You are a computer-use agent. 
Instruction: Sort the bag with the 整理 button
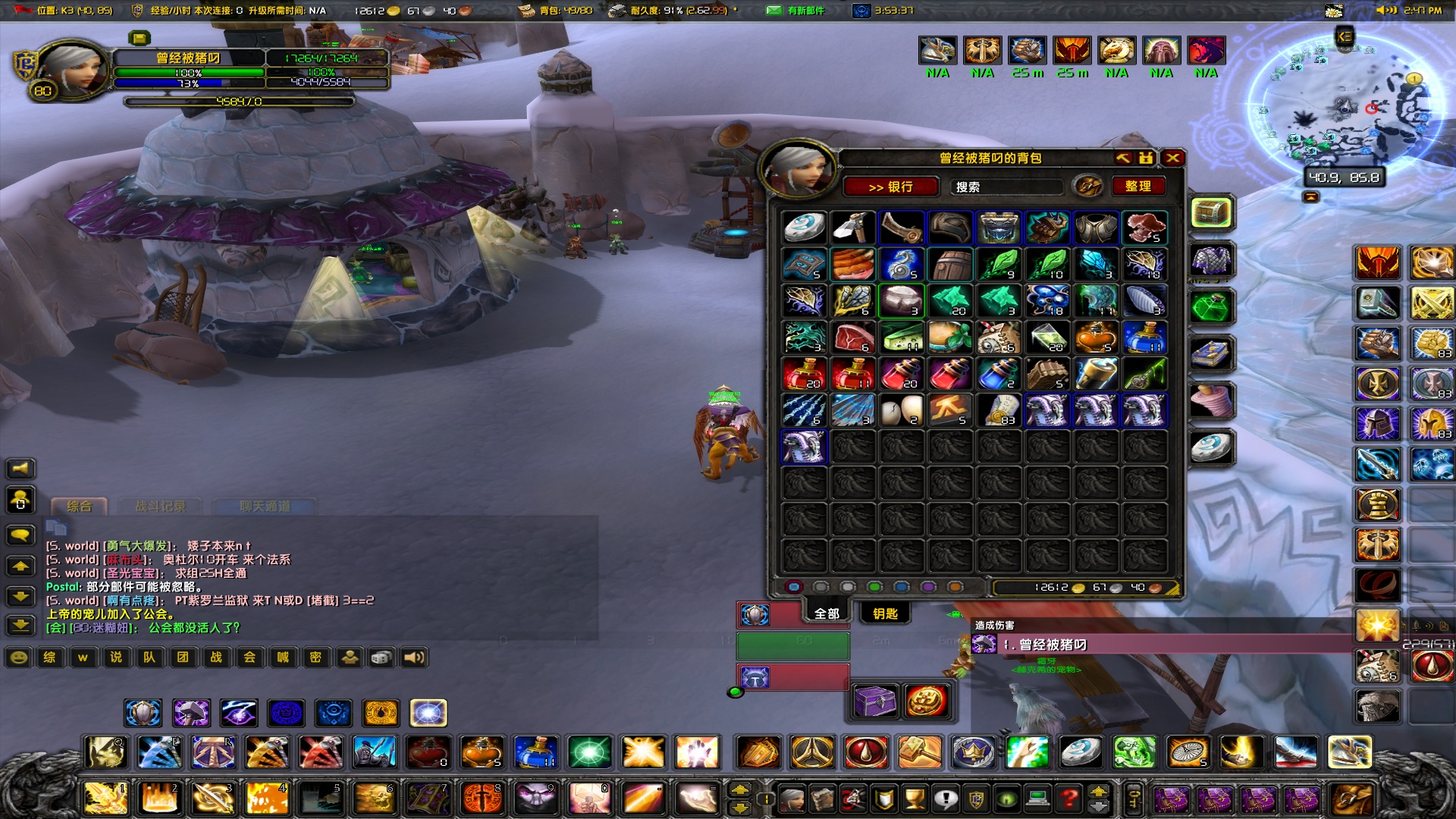pos(1137,186)
